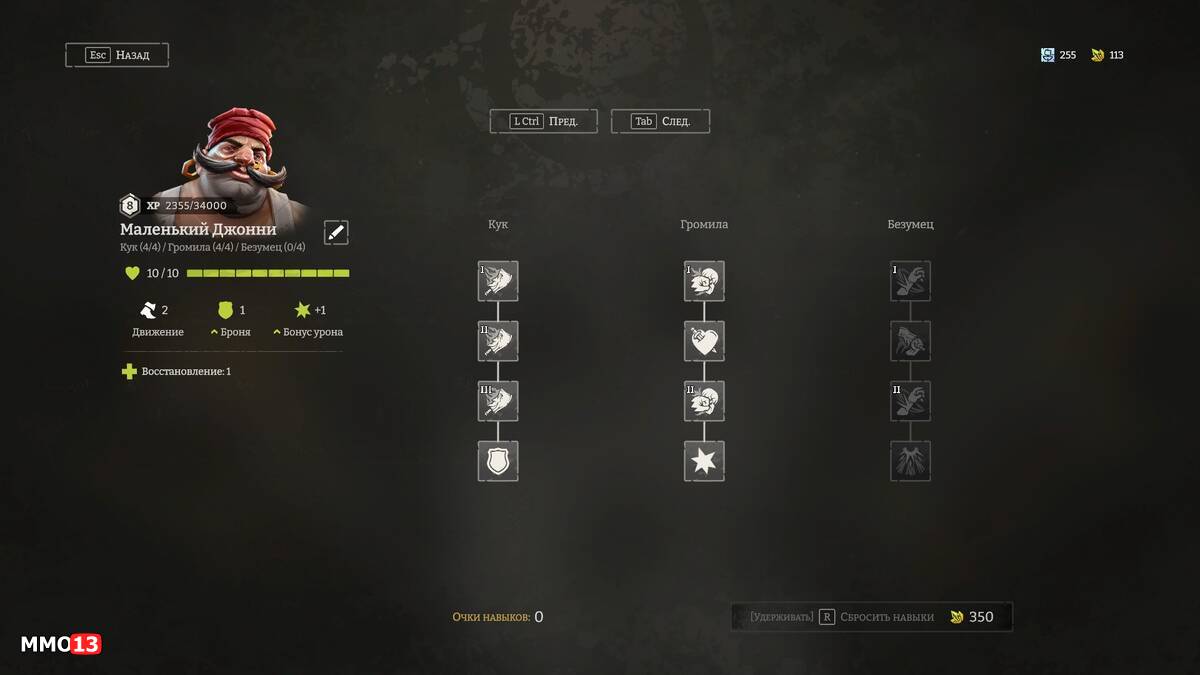
Task: Click the locked tier II Безумец skill
Action: point(910,401)
